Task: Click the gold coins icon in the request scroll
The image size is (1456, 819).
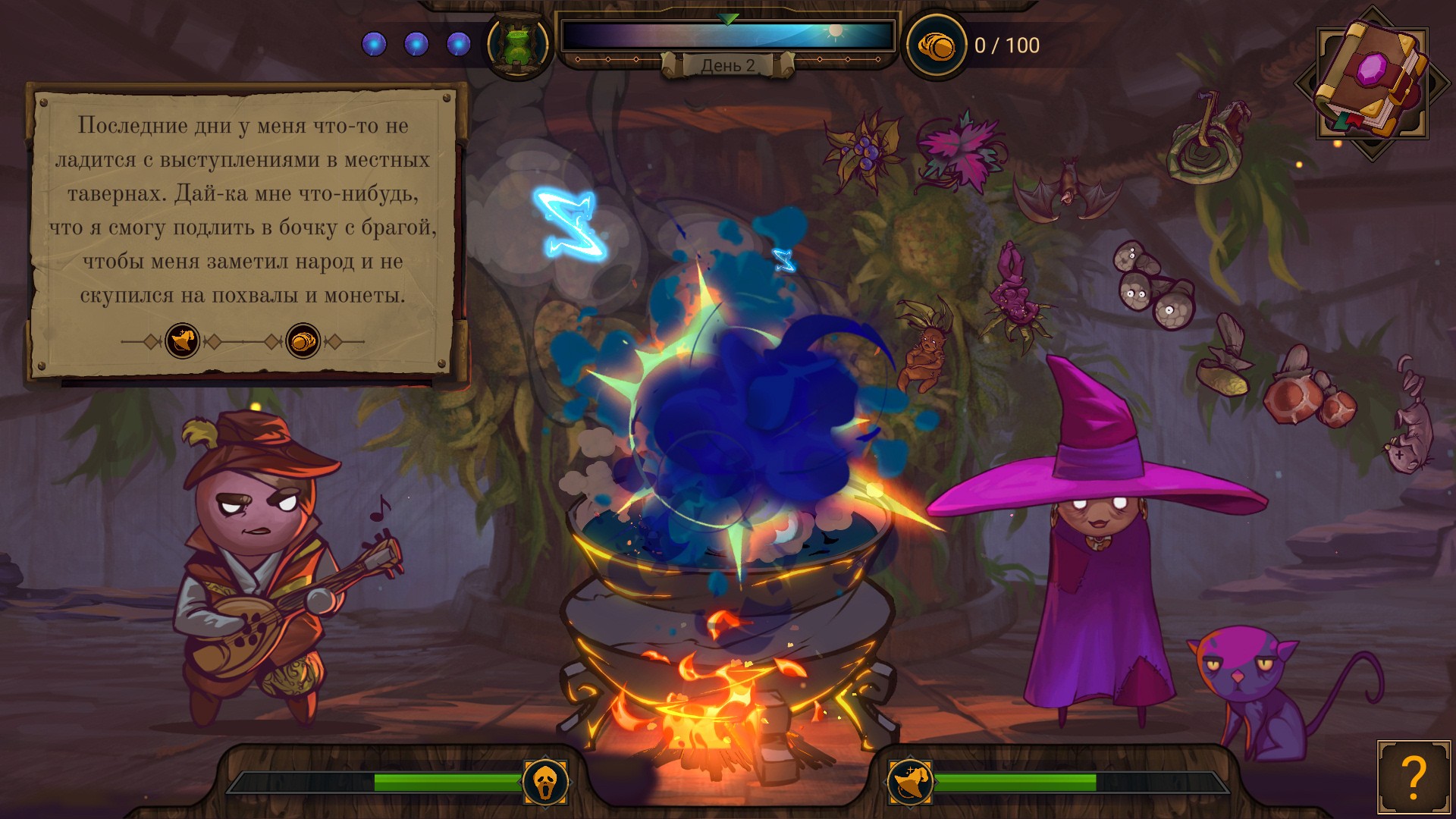Action: 303,341
